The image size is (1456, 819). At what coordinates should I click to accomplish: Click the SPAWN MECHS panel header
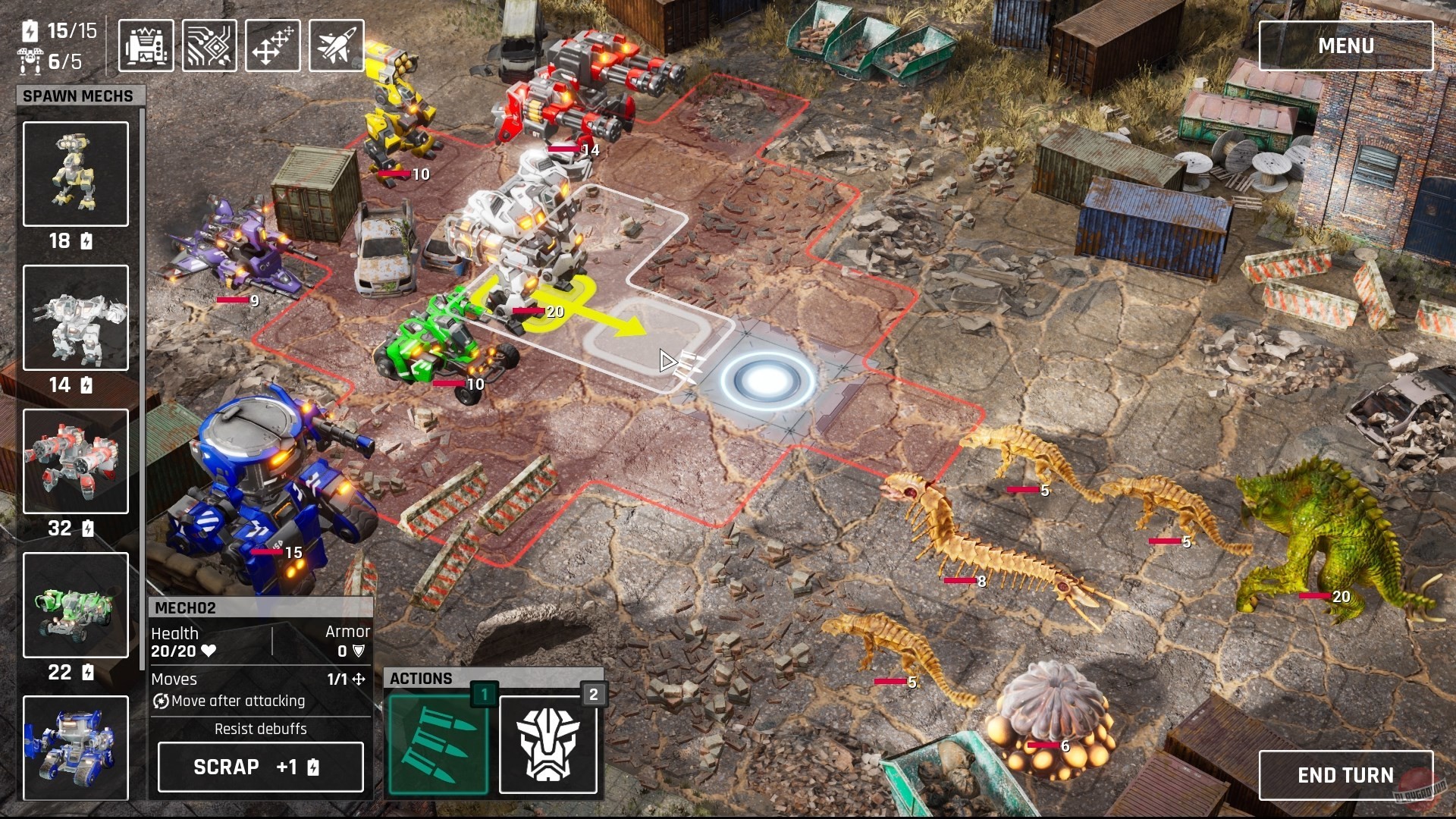(78, 96)
